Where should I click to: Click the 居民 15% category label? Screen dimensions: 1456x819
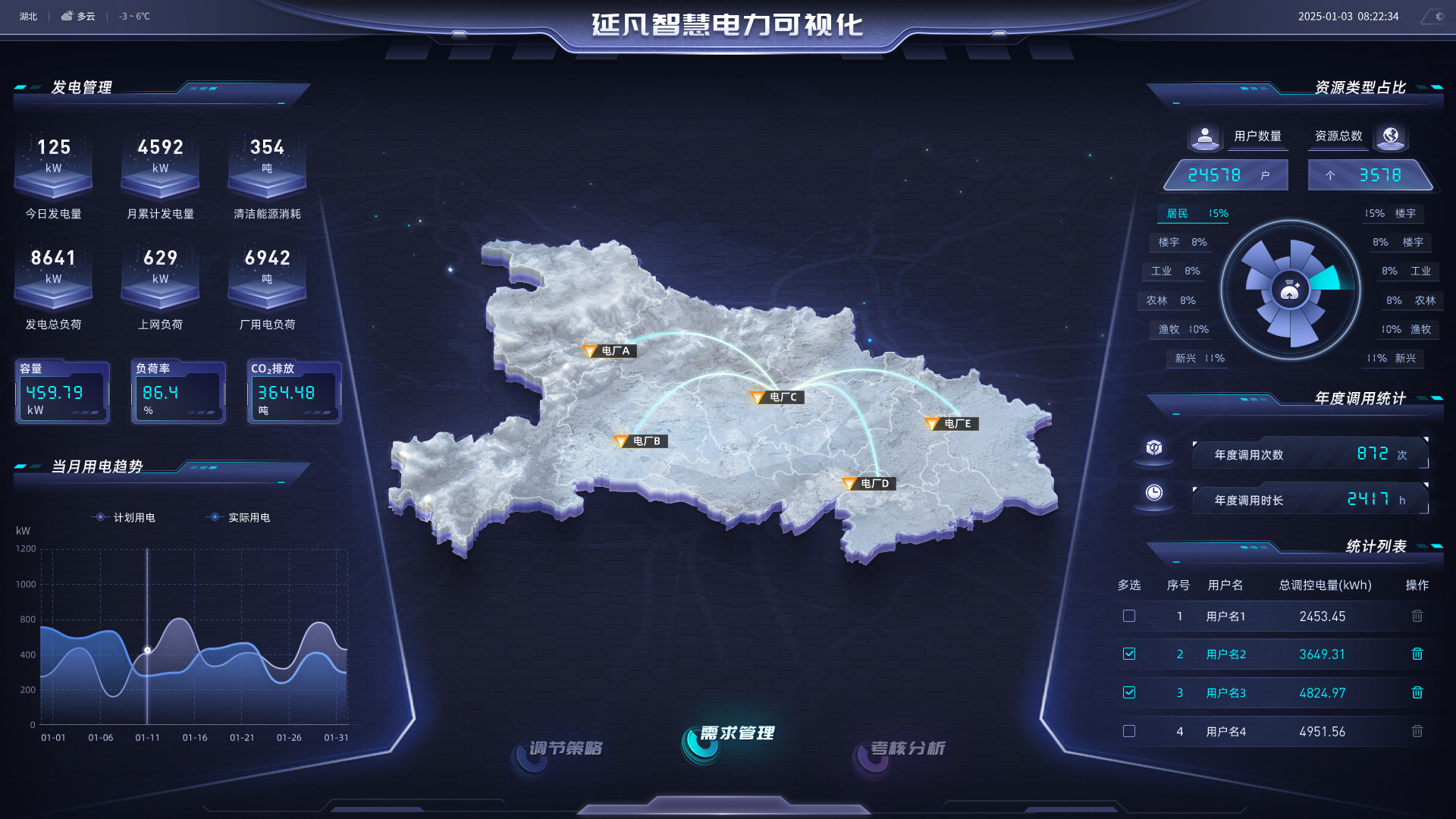1193,214
